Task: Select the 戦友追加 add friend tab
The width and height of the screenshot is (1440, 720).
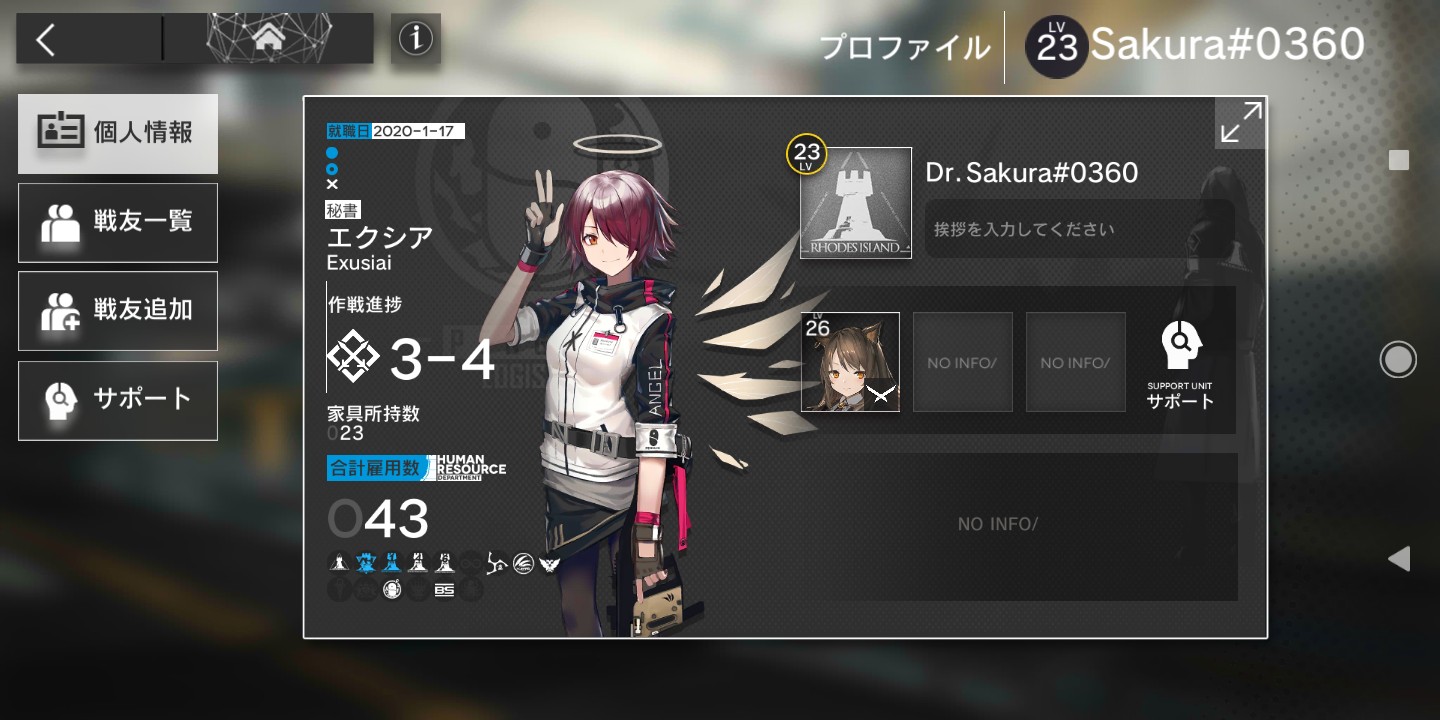Action: (118, 311)
